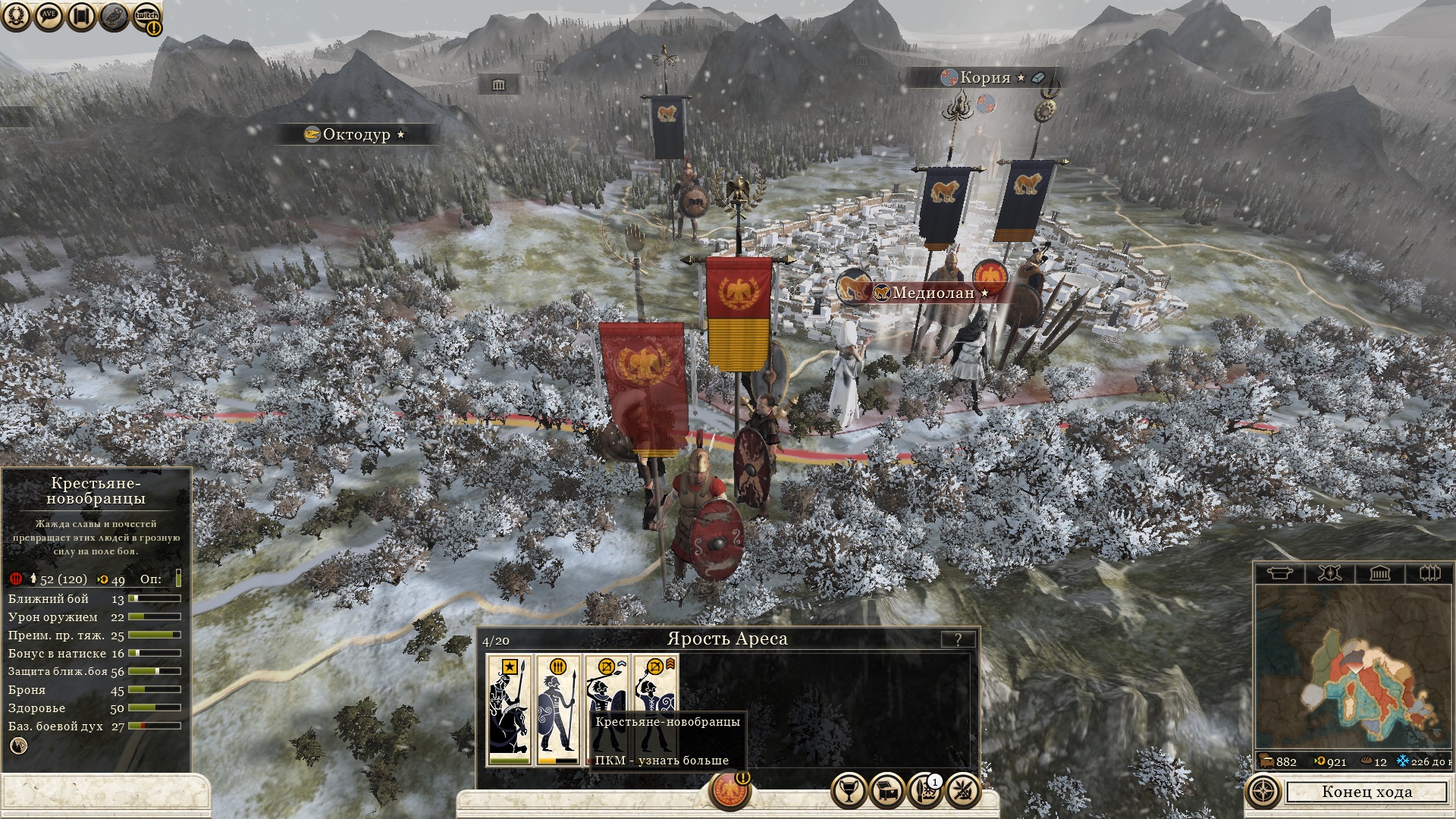This screenshot has height=819, width=1456.
Task: Open the treasure chest panel button
Action: [886, 791]
